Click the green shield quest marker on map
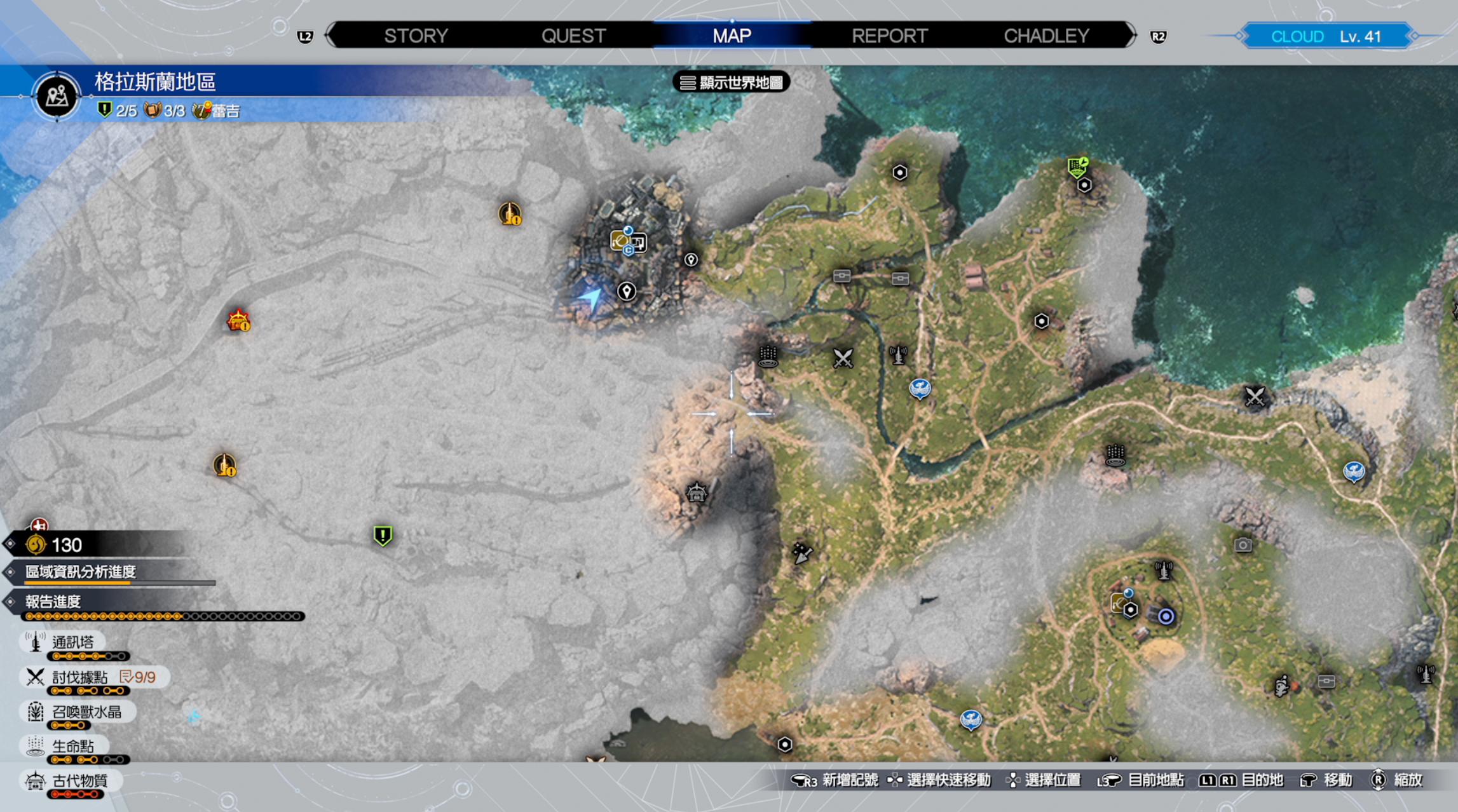This screenshot has width=1458, height=812. [383, 536]
